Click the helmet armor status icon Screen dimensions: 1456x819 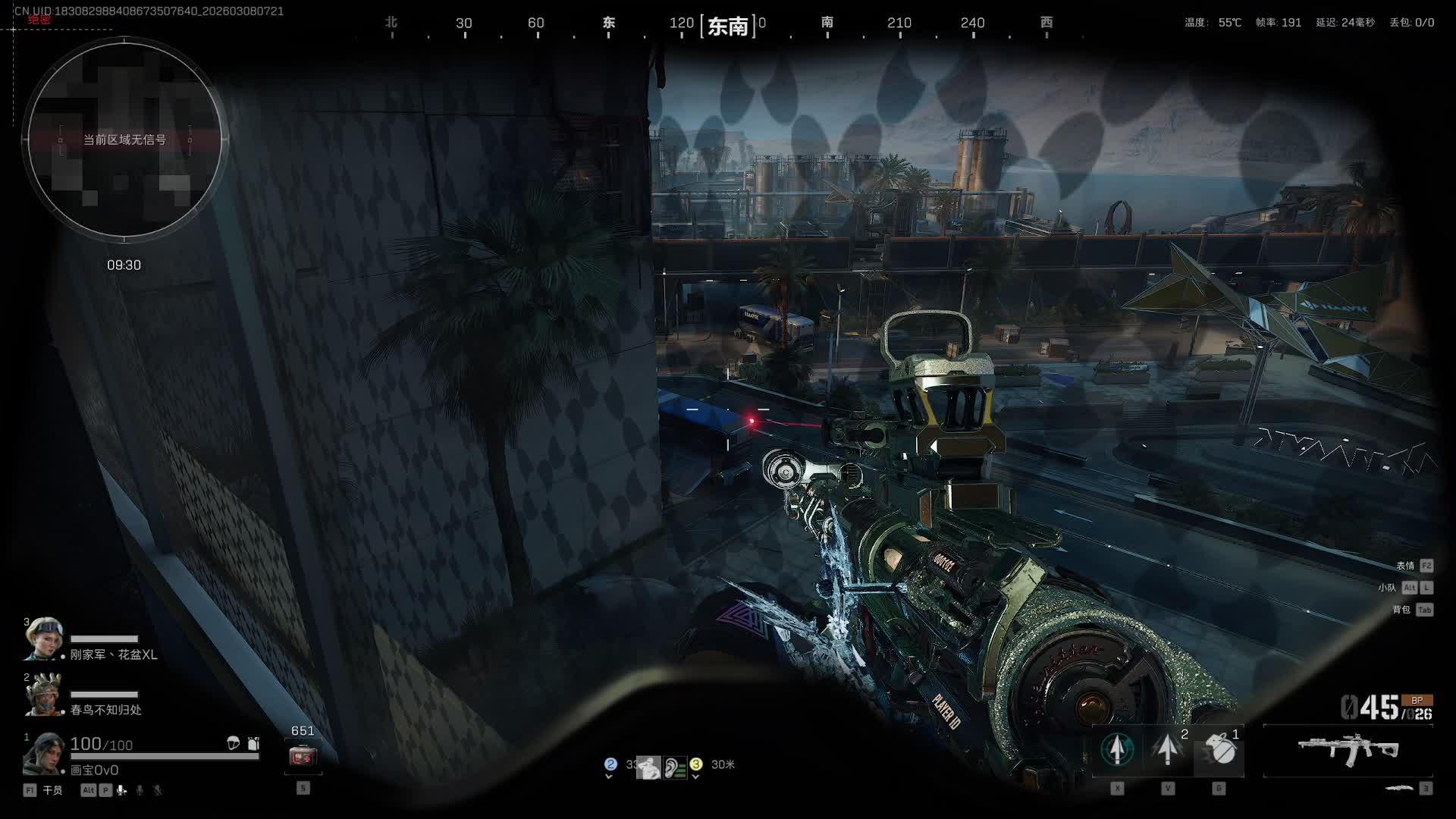coord(234,743)
